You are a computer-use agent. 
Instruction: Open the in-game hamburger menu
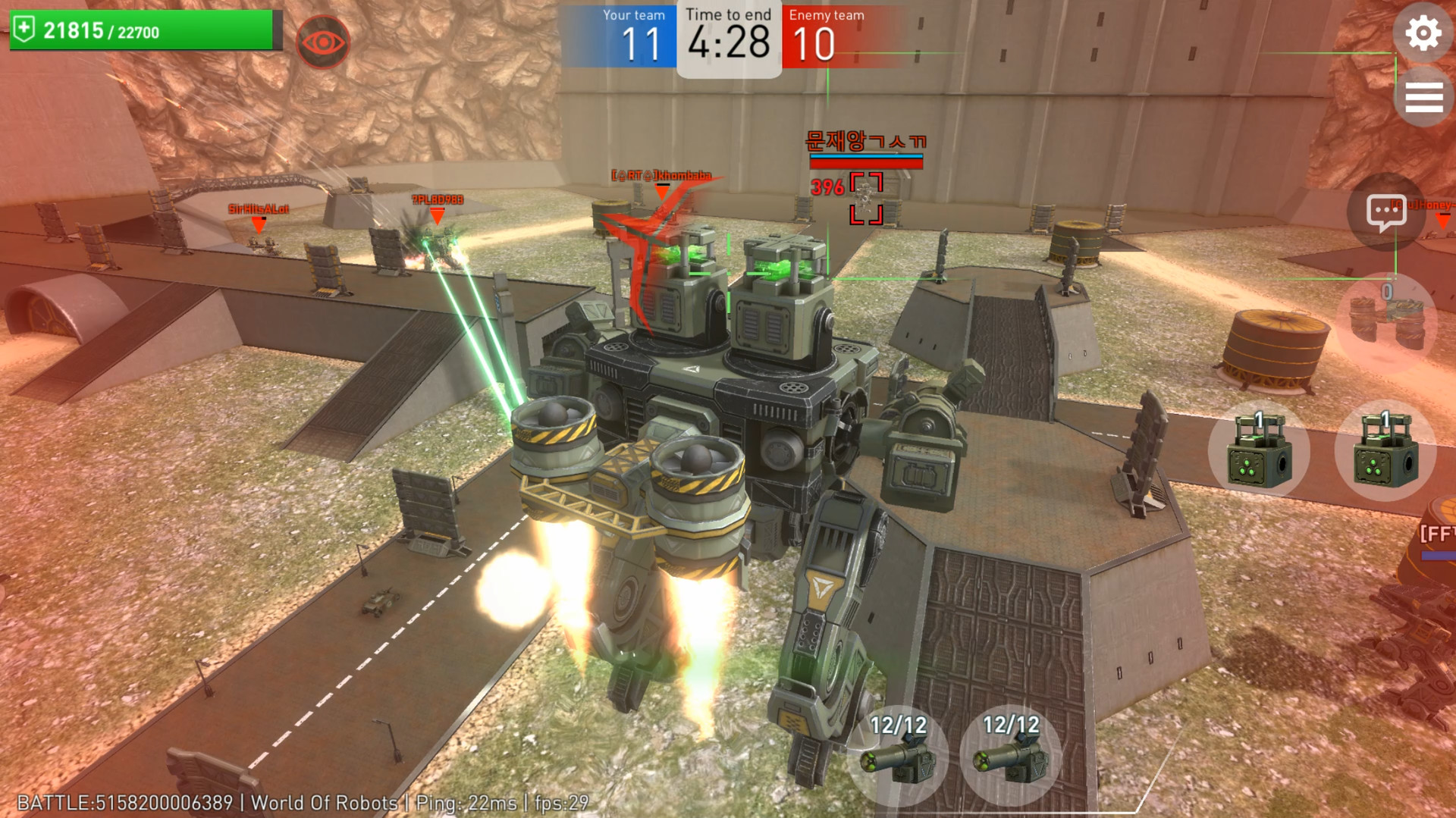coord(1423,96)
